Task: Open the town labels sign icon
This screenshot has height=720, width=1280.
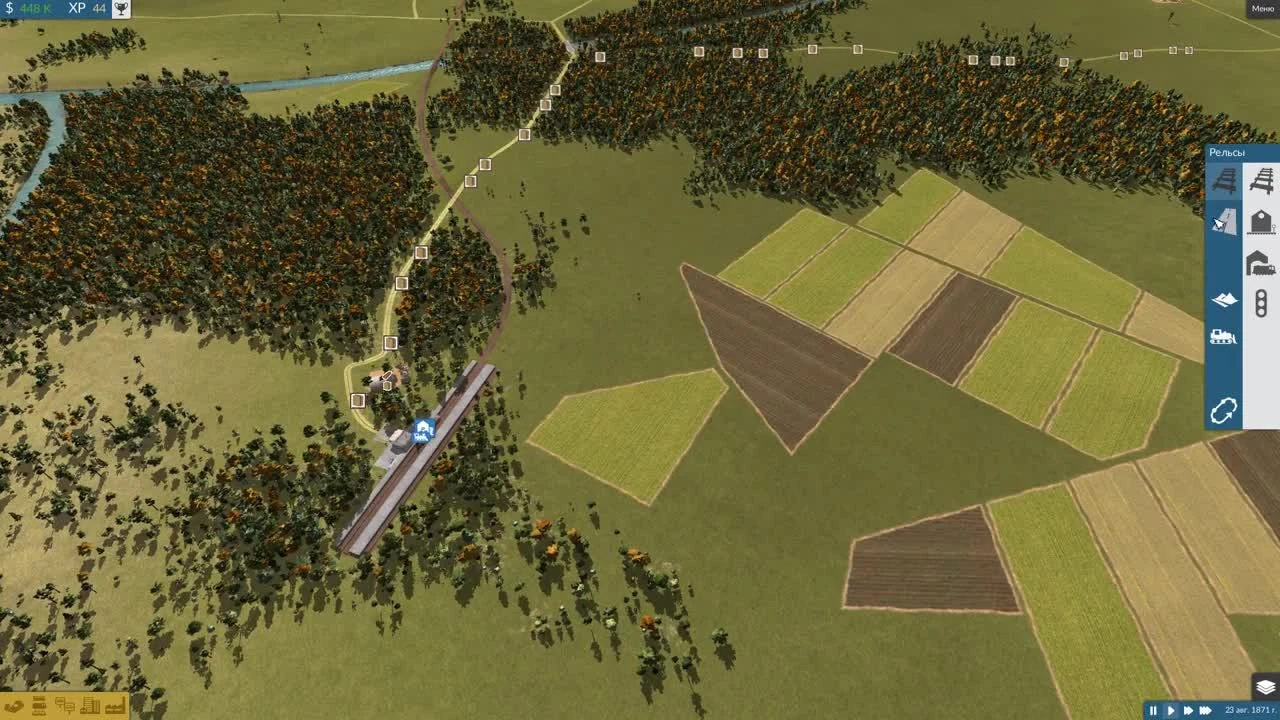Action: (x=64, y=706)
